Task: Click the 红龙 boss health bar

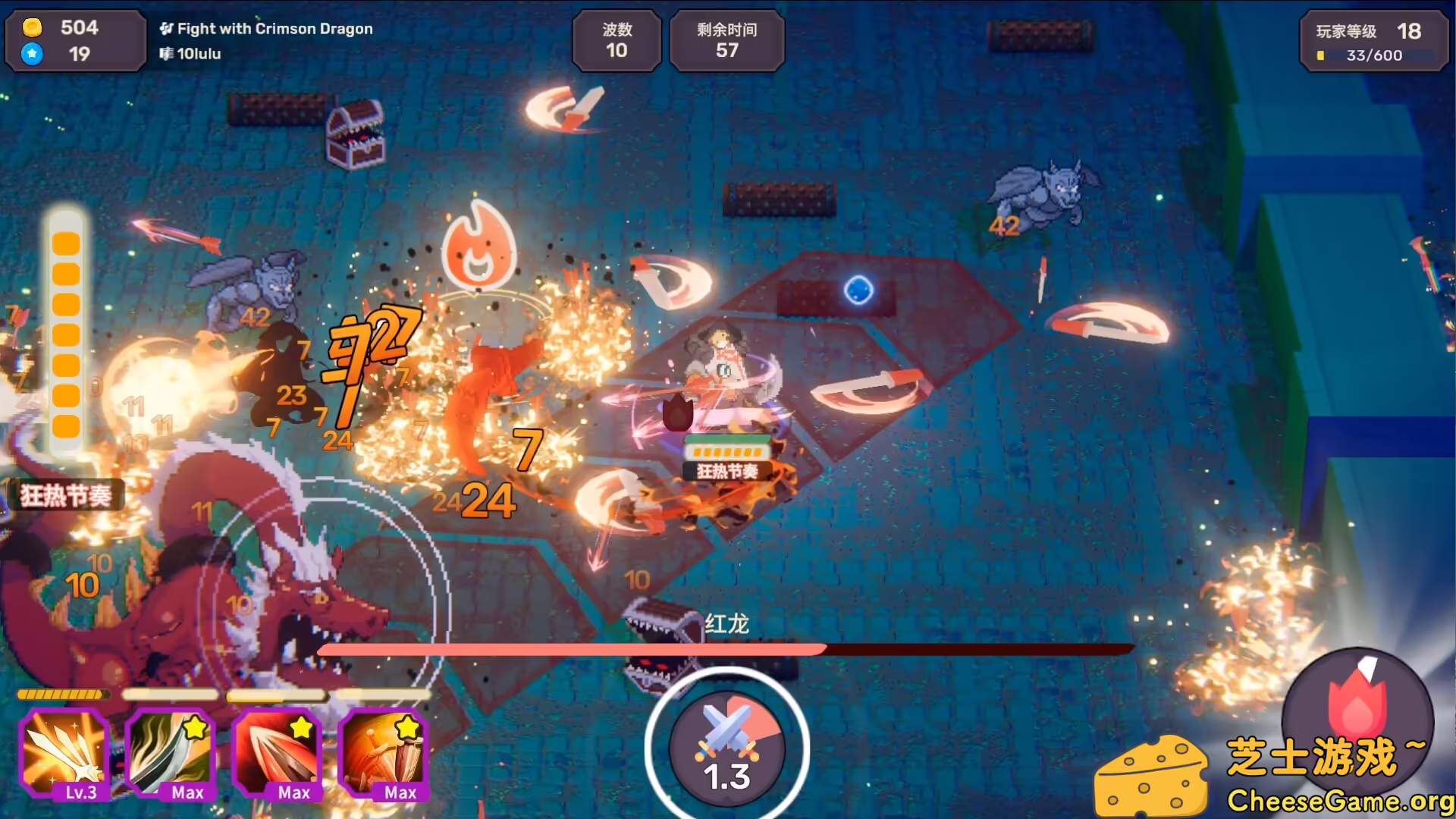Action: (x=722, y=649)
